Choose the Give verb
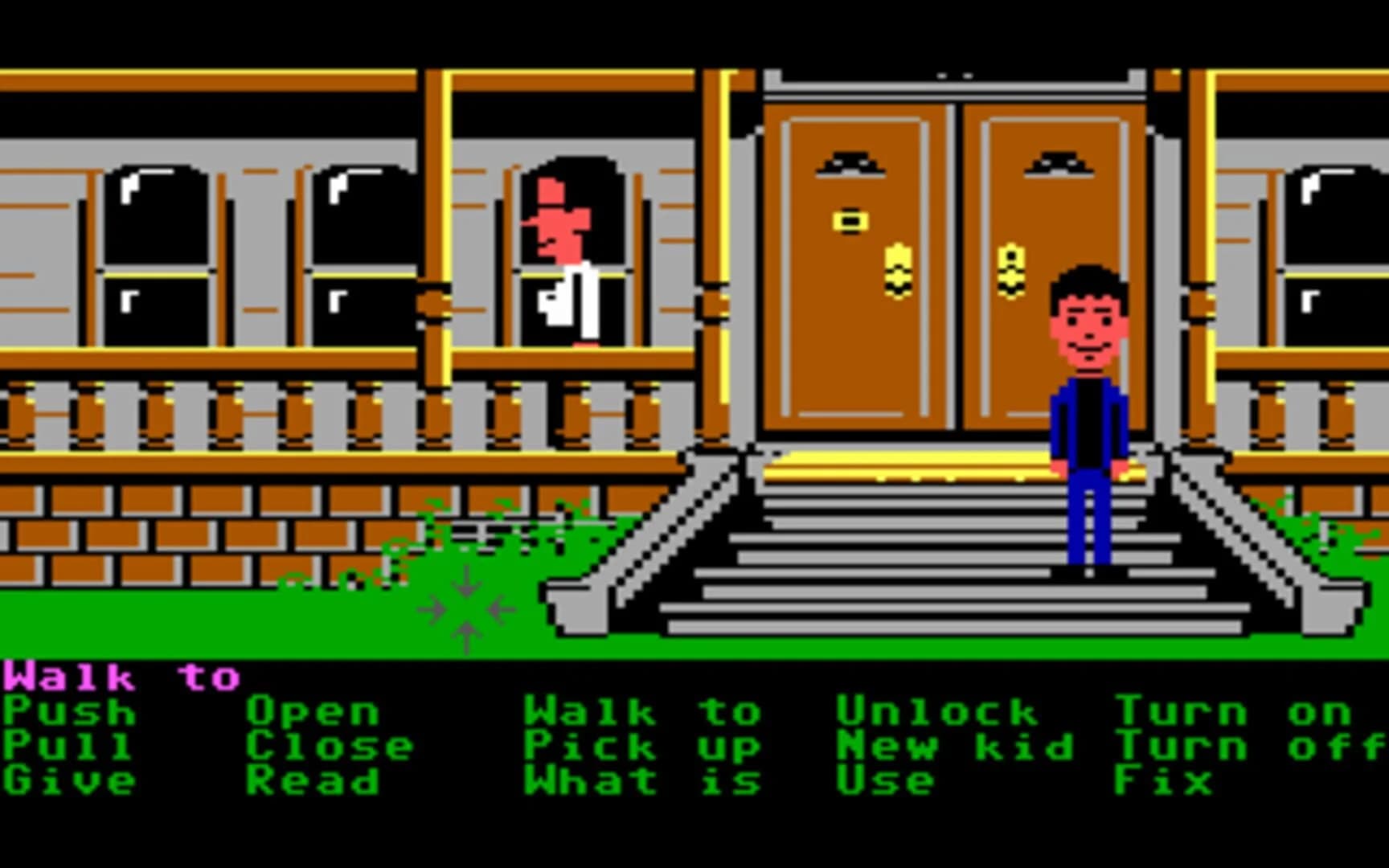 68,778
